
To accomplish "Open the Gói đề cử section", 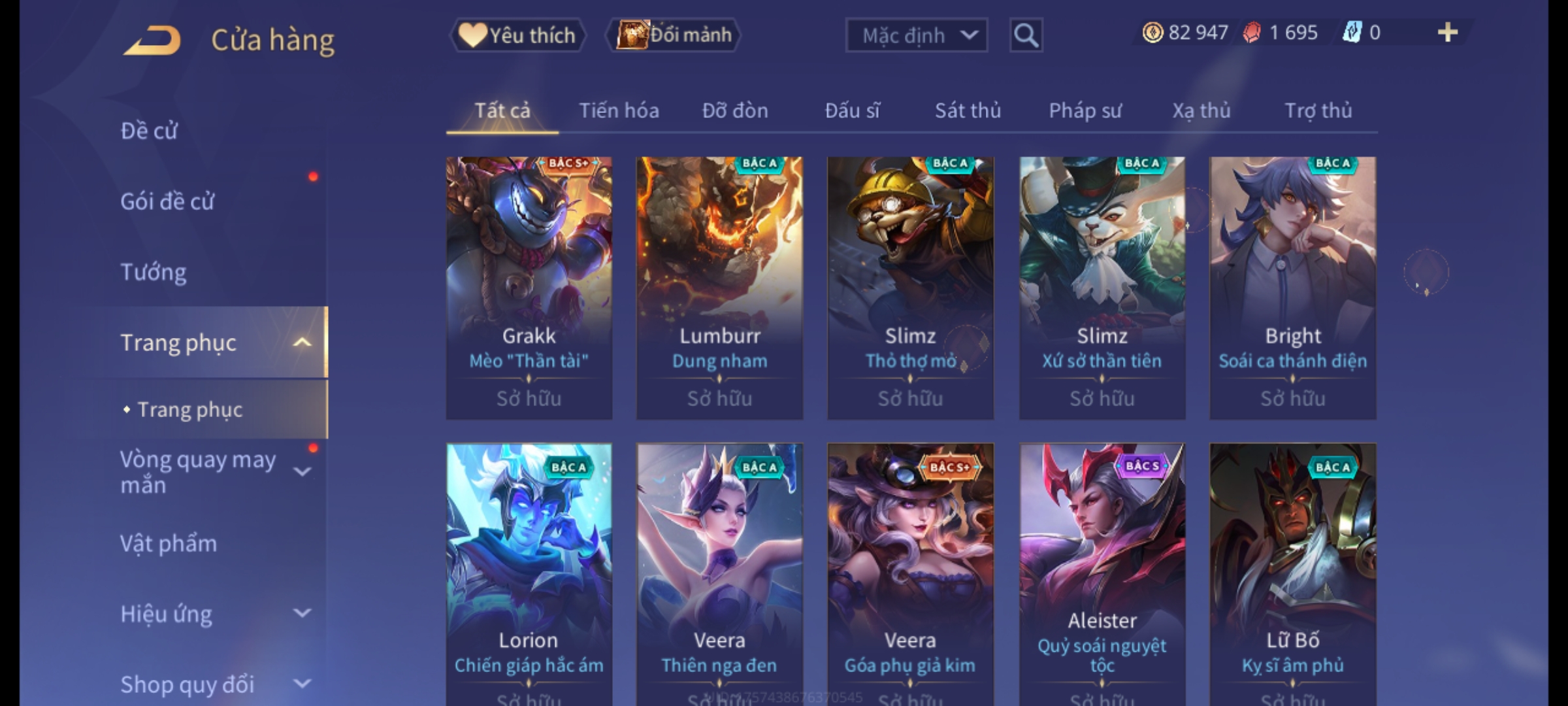I will tap(167, 201).
